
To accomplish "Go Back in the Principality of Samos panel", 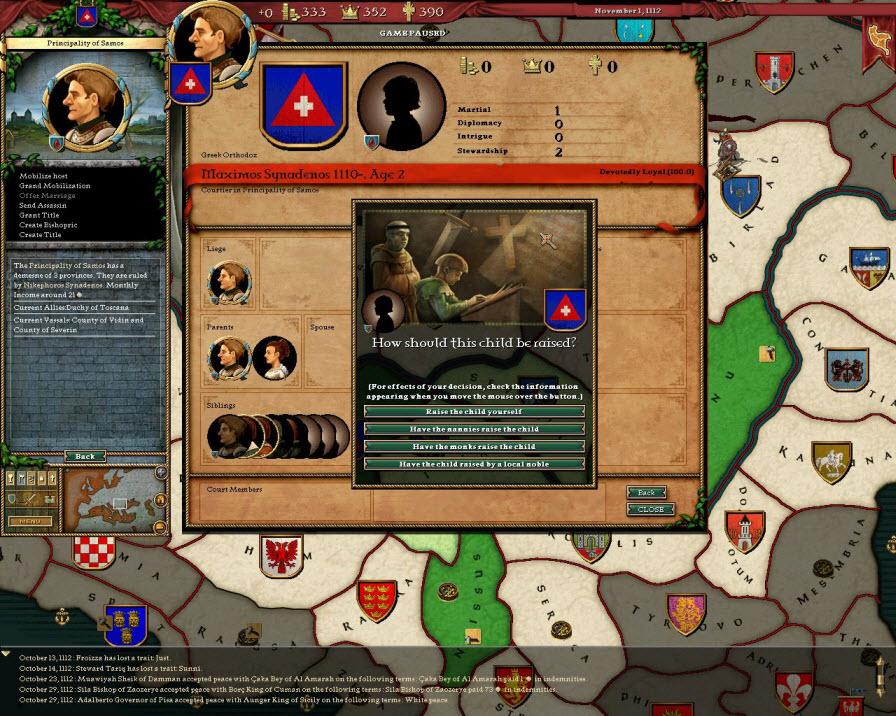I will [x=85, y=456].
